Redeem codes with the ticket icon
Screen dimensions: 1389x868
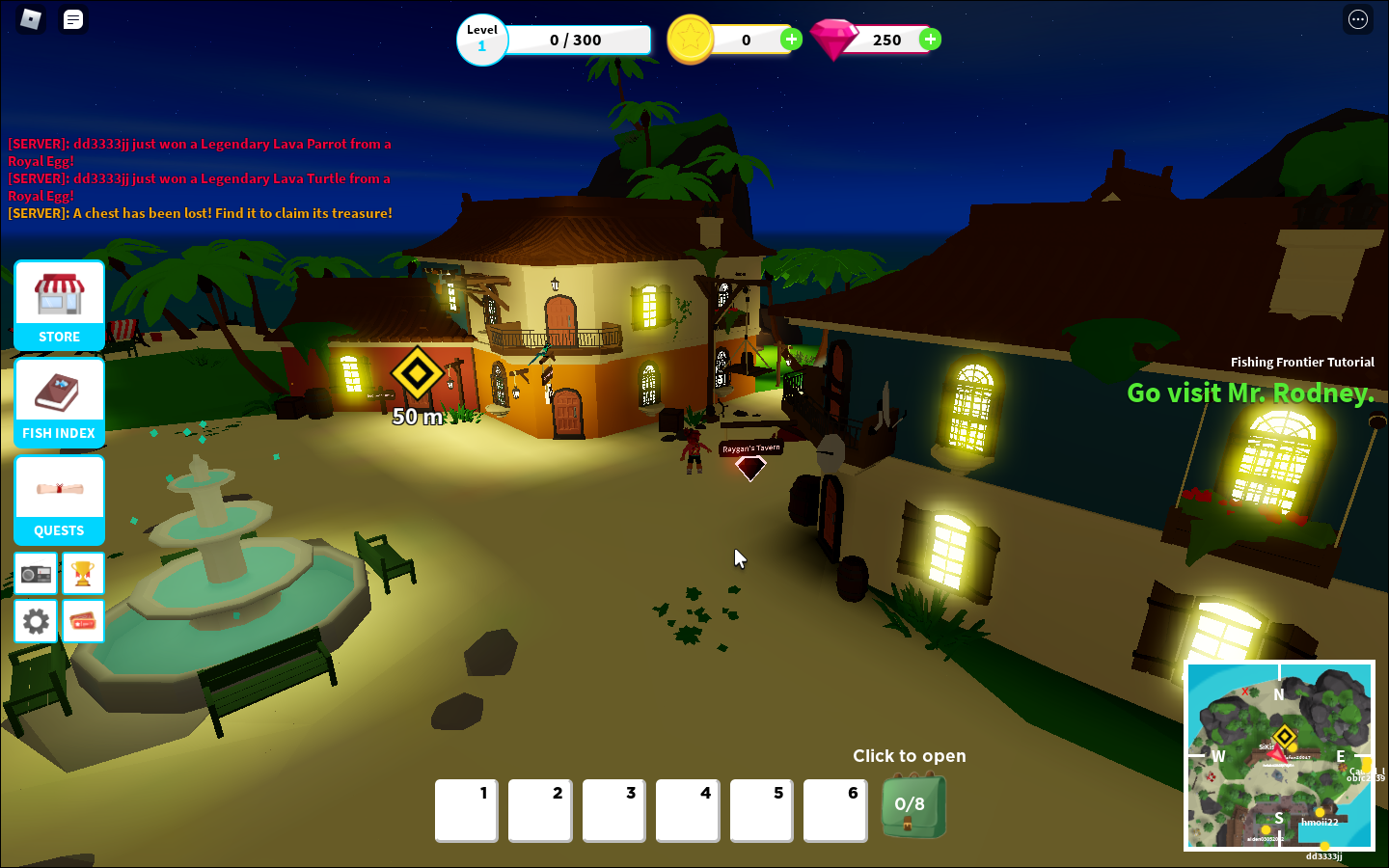(x=83, y=621)
